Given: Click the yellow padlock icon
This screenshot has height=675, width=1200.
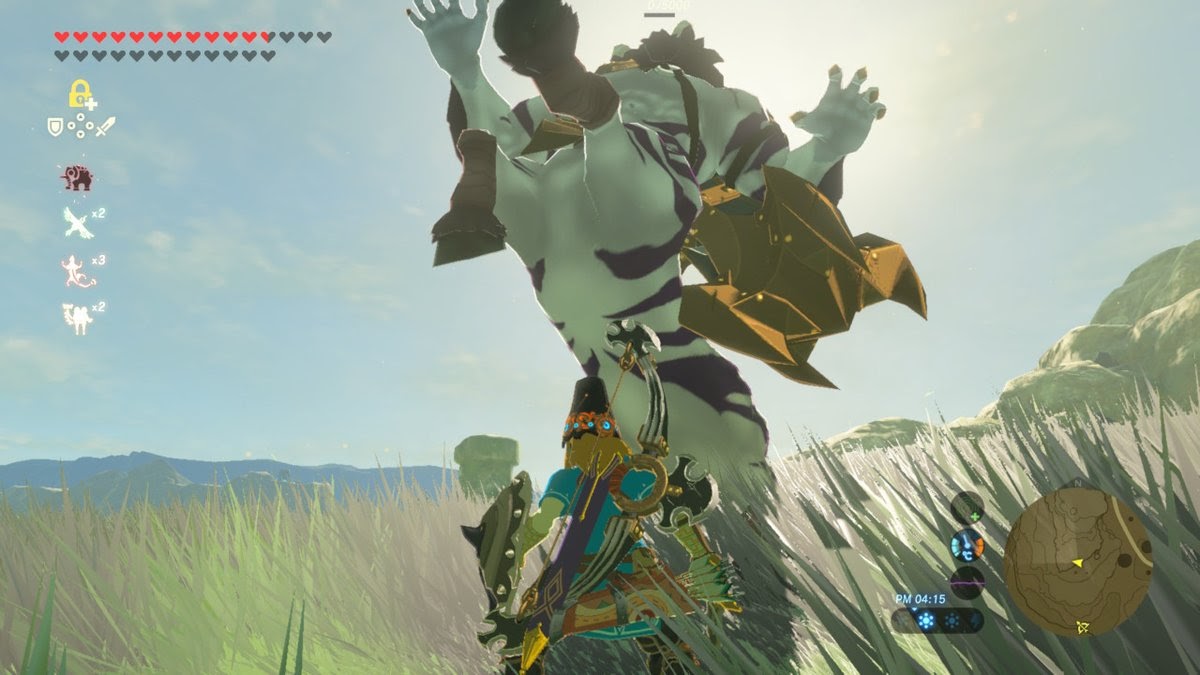Looking at the screenshot, I should 80,94.
